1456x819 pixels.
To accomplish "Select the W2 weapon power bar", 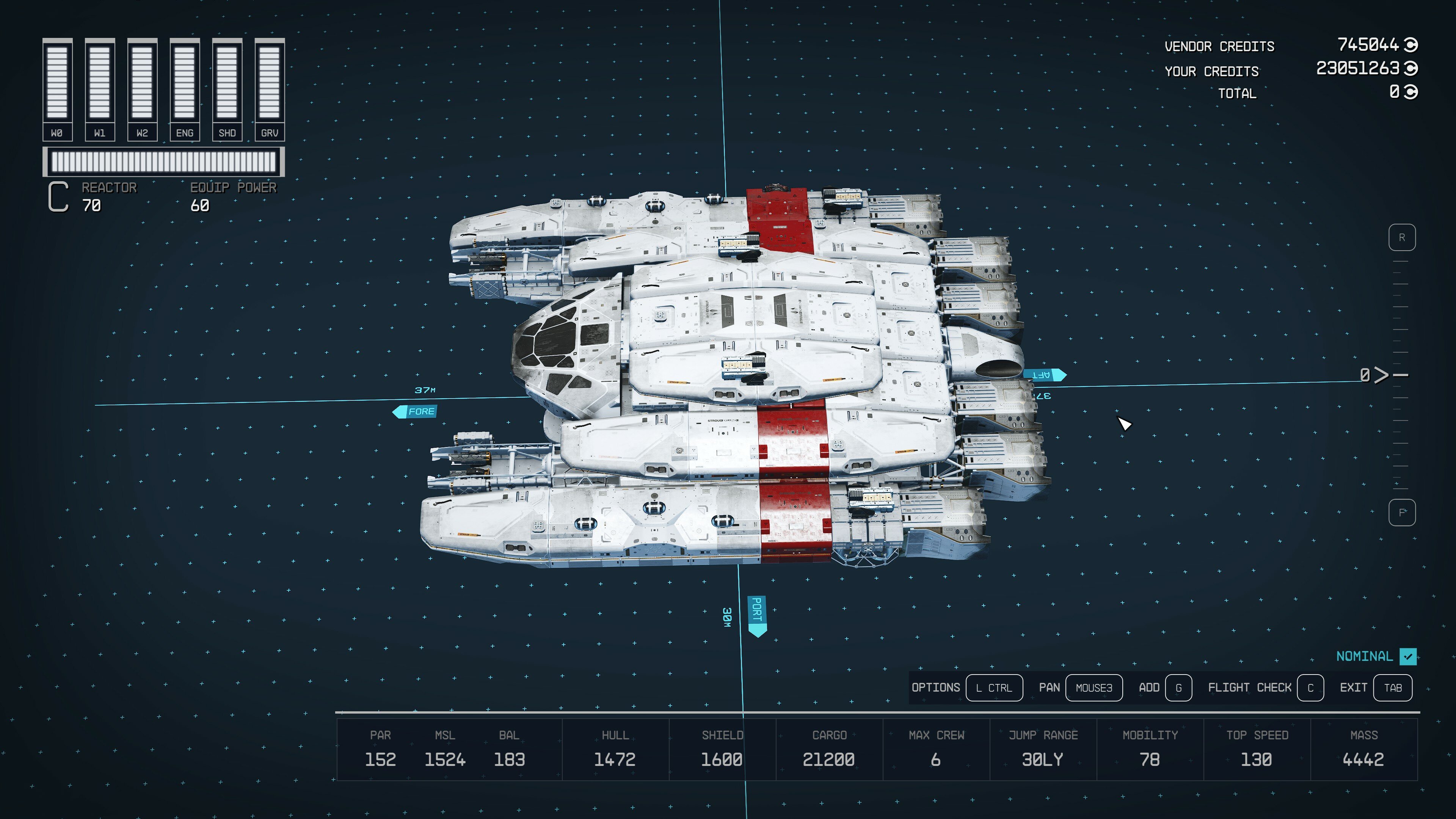I will tap(142, 82).
